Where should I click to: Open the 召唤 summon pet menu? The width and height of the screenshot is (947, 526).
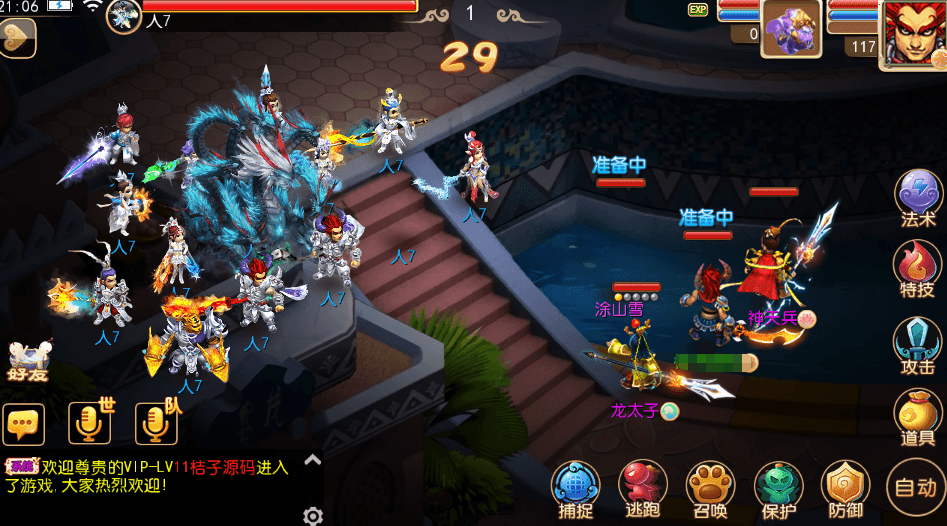tap(710, 488)
